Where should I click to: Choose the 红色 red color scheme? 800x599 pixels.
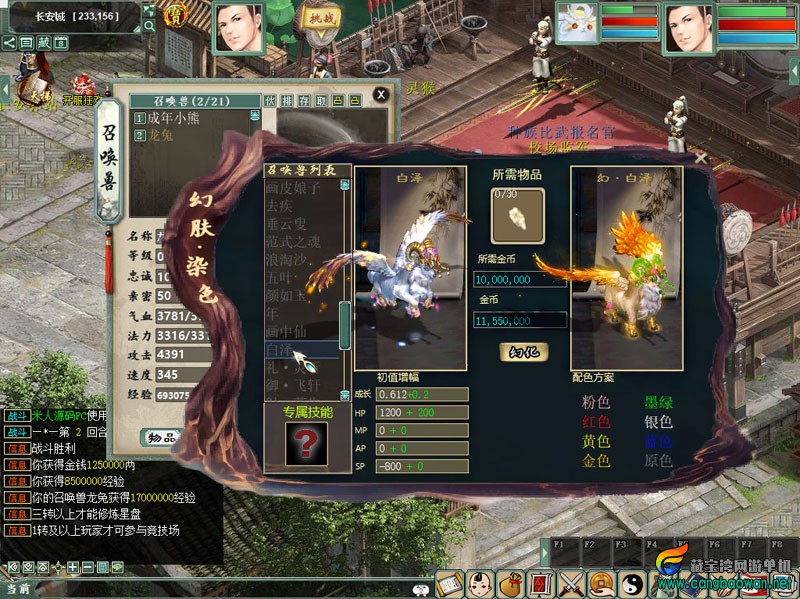pyautogui.click(x=597, y=422)
